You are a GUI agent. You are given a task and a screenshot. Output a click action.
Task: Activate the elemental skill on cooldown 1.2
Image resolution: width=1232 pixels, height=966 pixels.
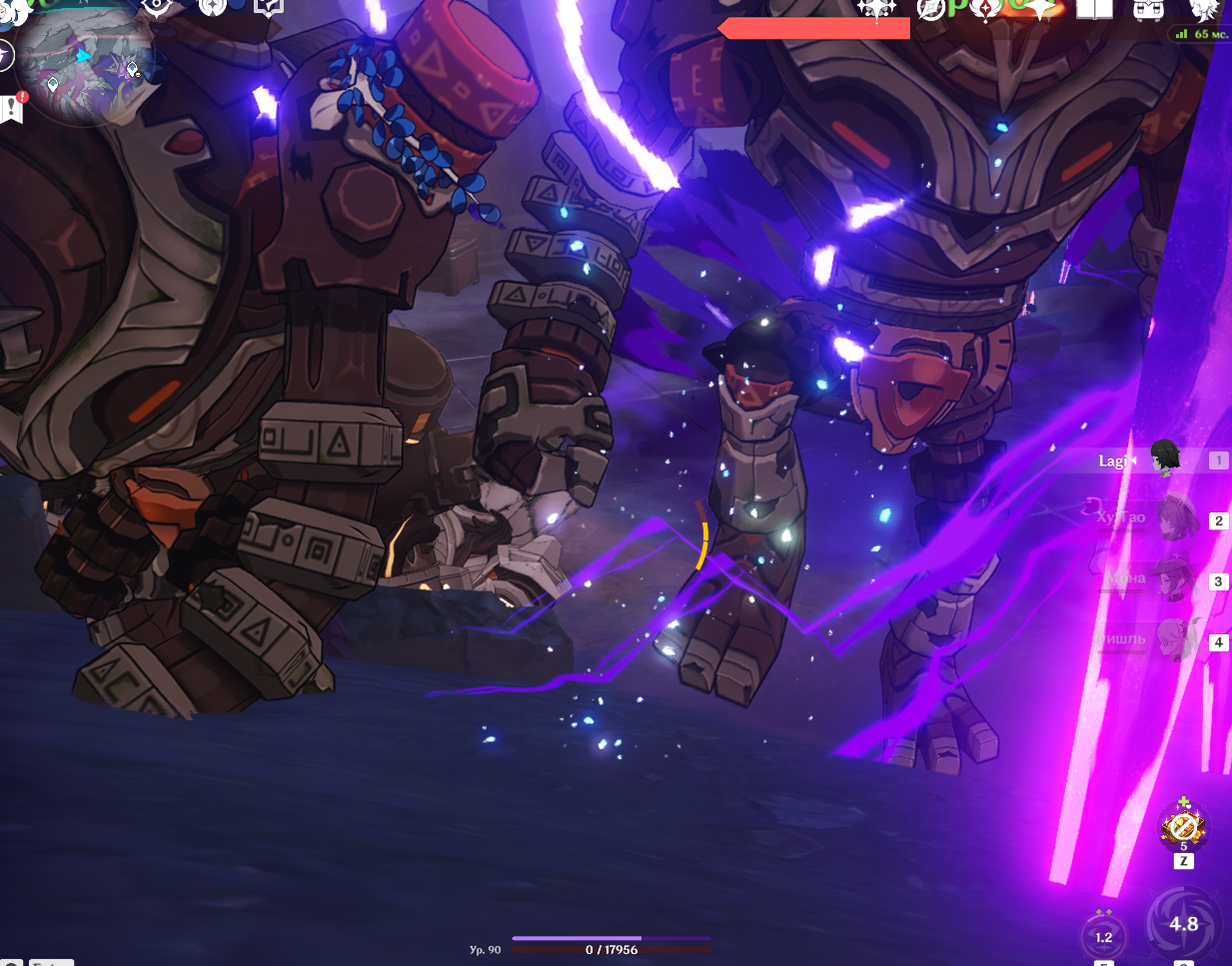[x=1103, y=936]
